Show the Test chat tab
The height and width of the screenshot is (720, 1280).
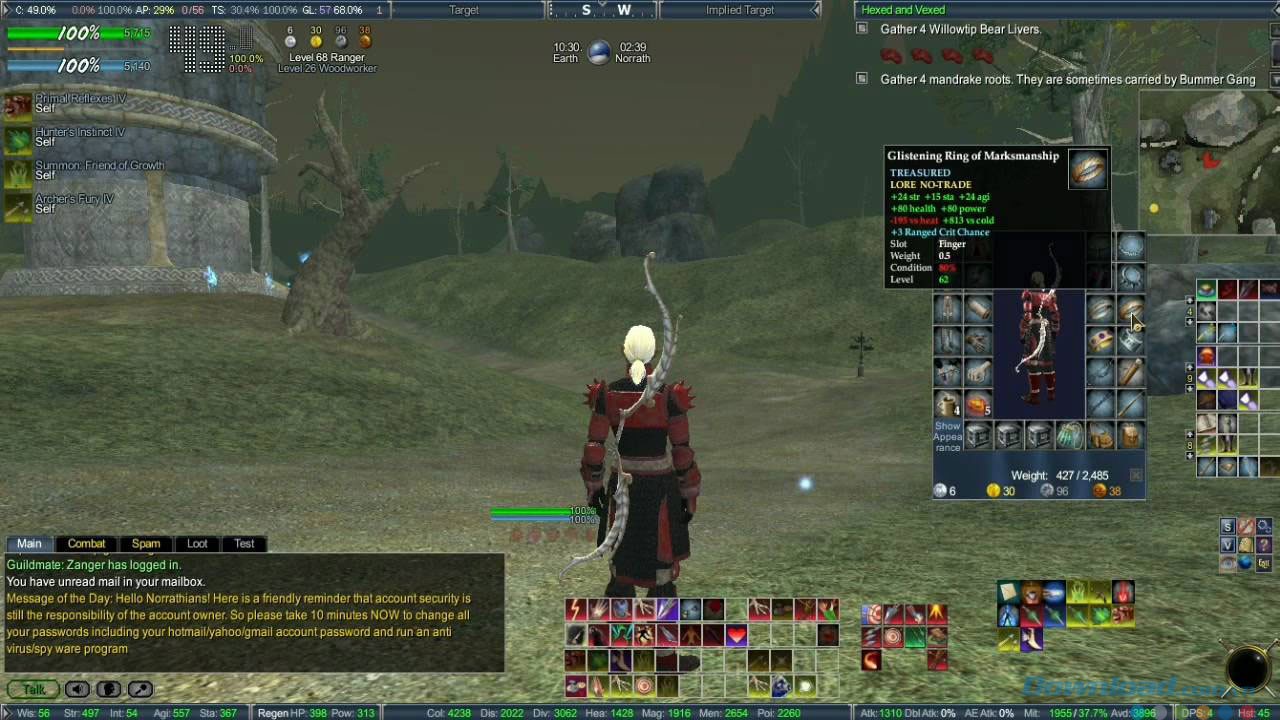pos(244,544)
